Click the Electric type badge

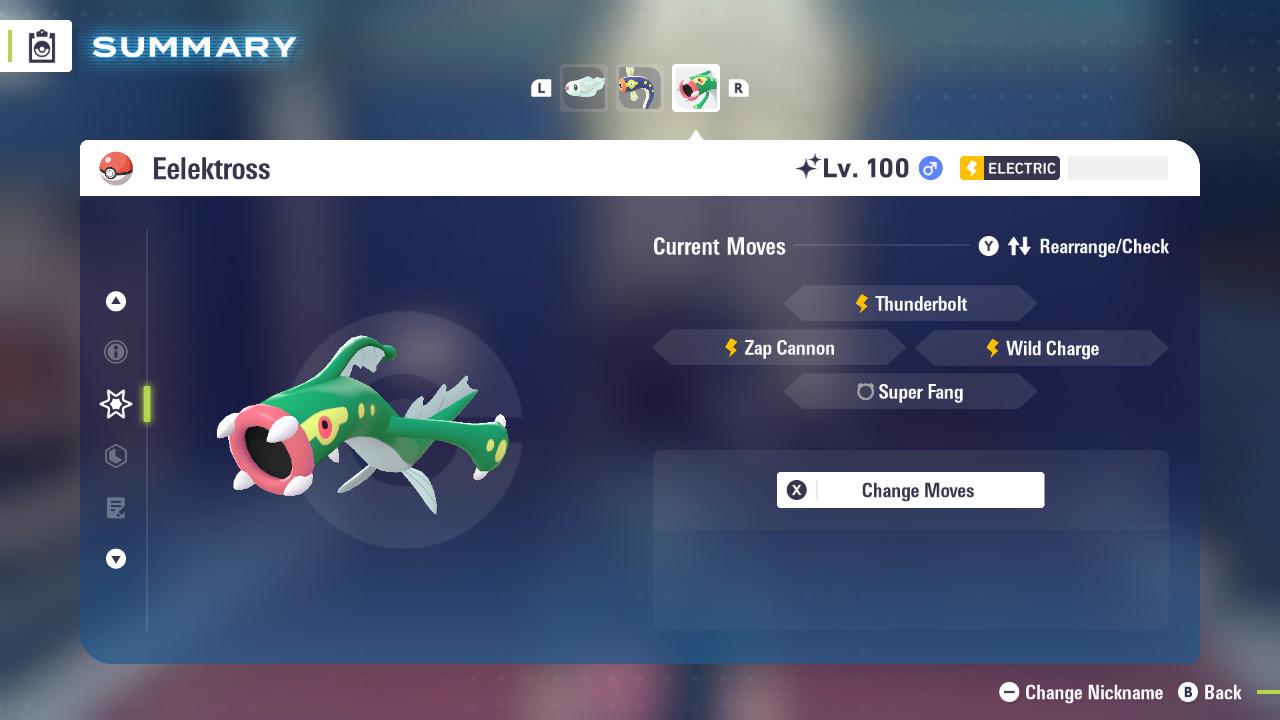[x=1009, y=168]
